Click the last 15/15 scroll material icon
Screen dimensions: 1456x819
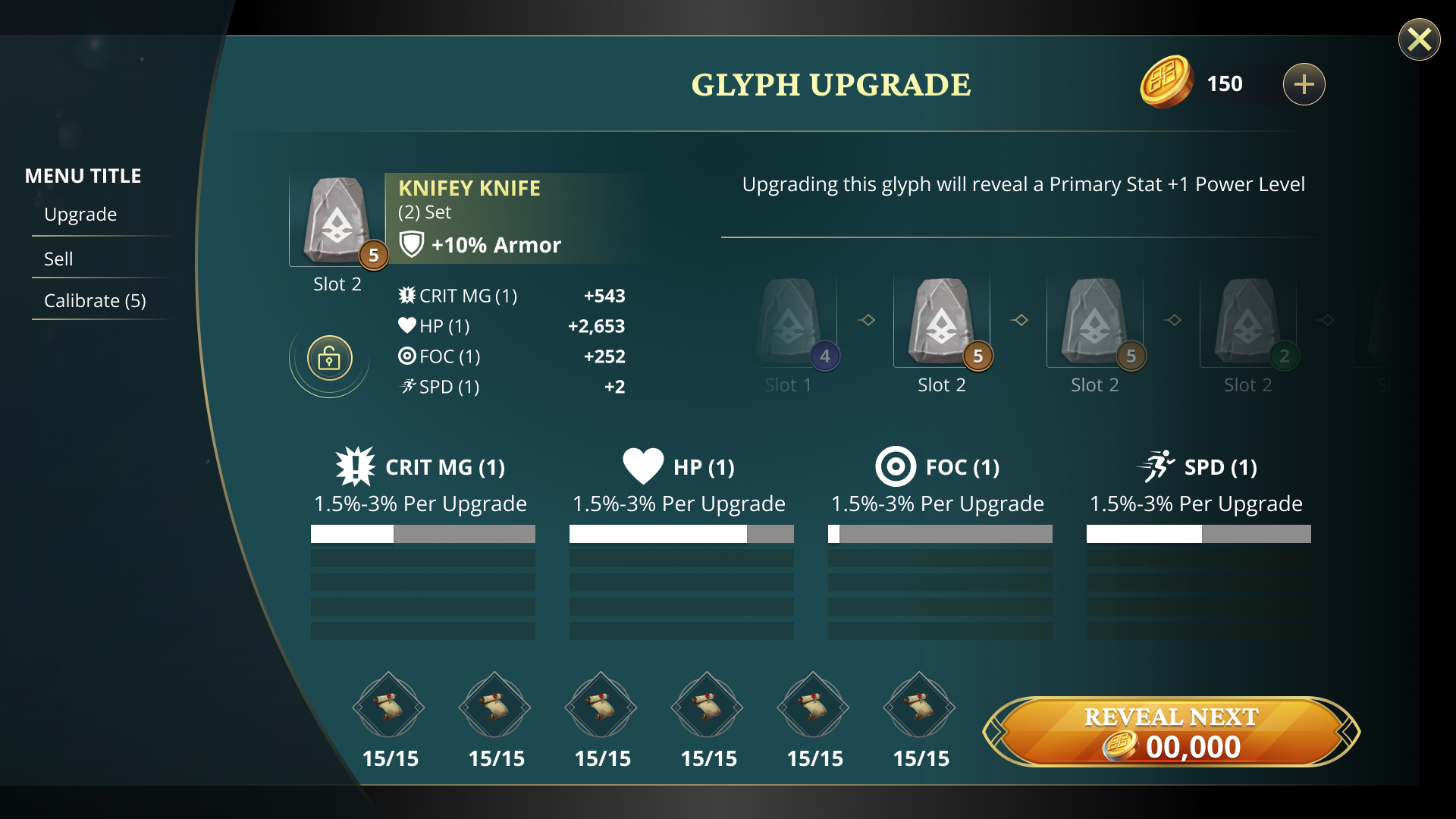point(919,707)
